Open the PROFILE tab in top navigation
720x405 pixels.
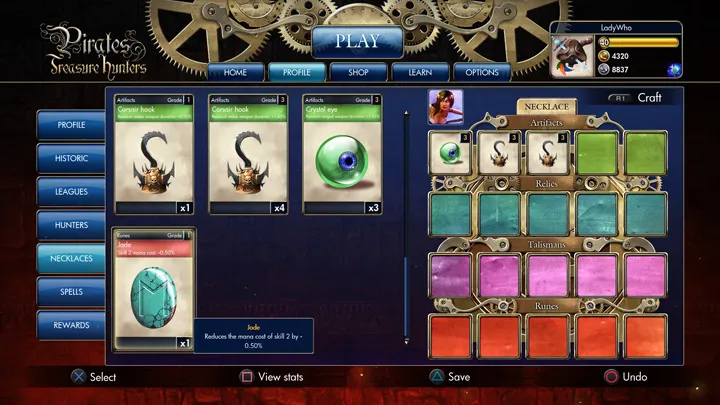(x=296, y=72)
